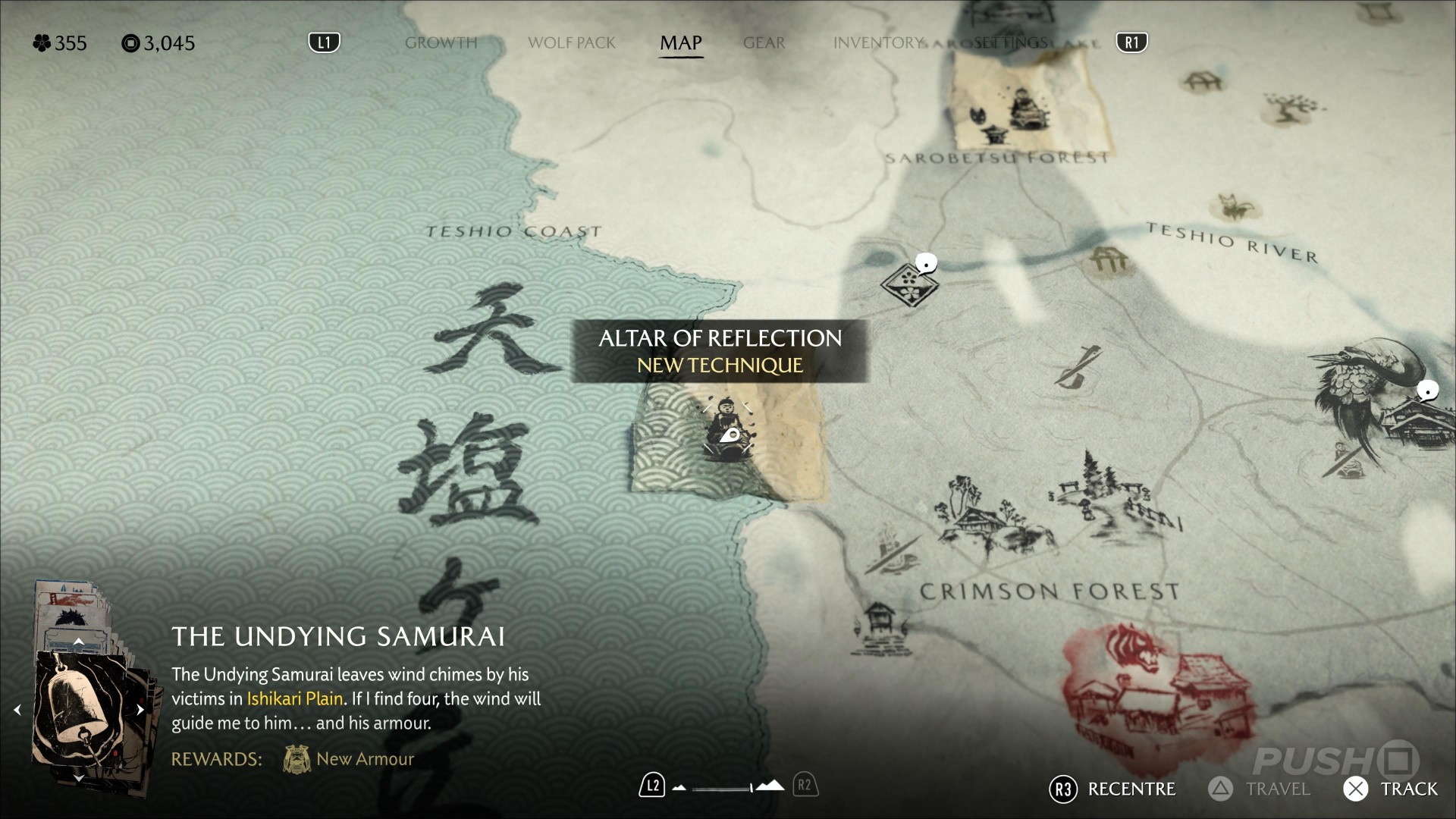
Task: Switch to the Growth tab
Action: [441, 43]
